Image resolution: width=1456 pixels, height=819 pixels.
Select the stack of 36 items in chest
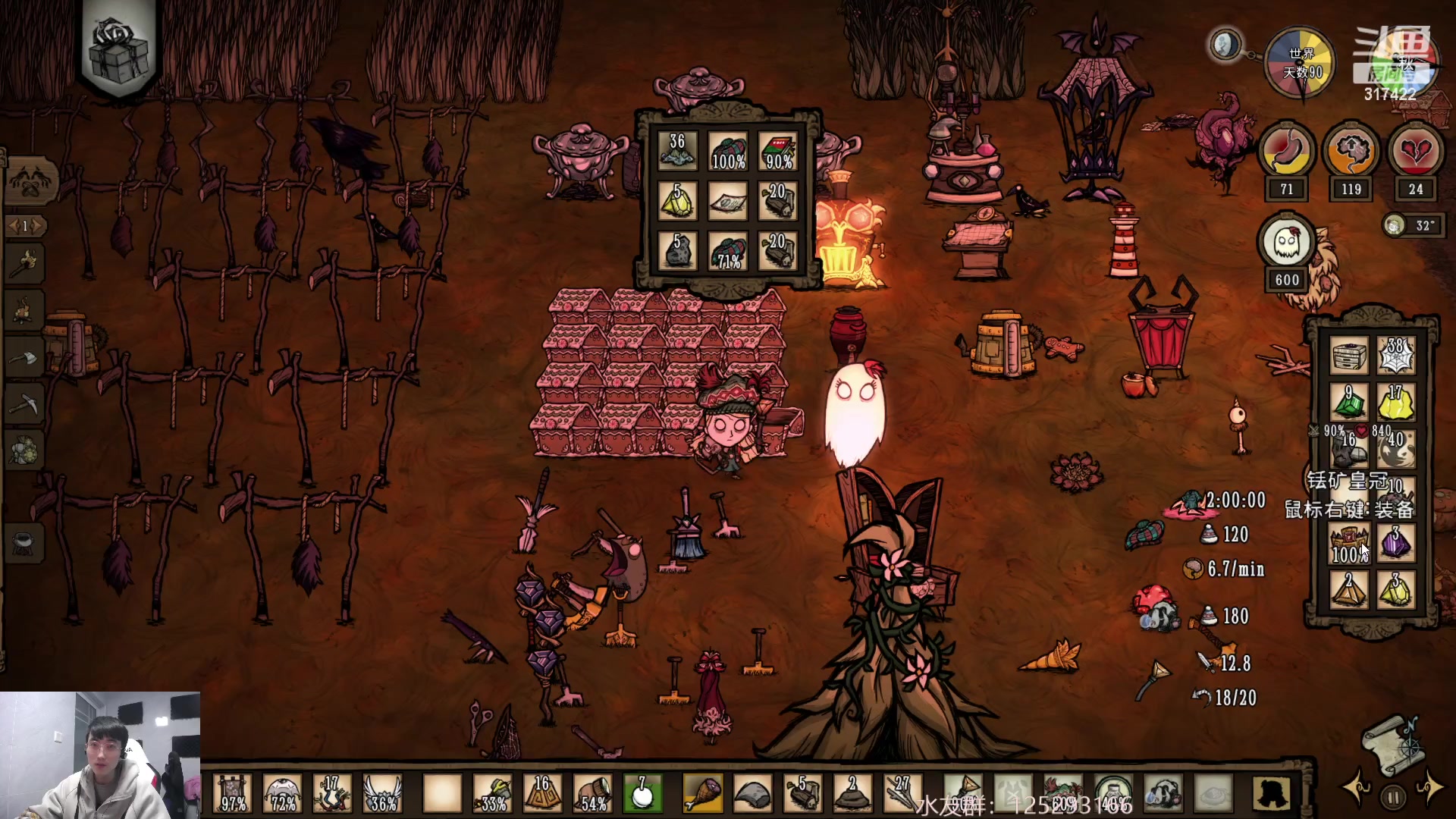click(677, 152)
